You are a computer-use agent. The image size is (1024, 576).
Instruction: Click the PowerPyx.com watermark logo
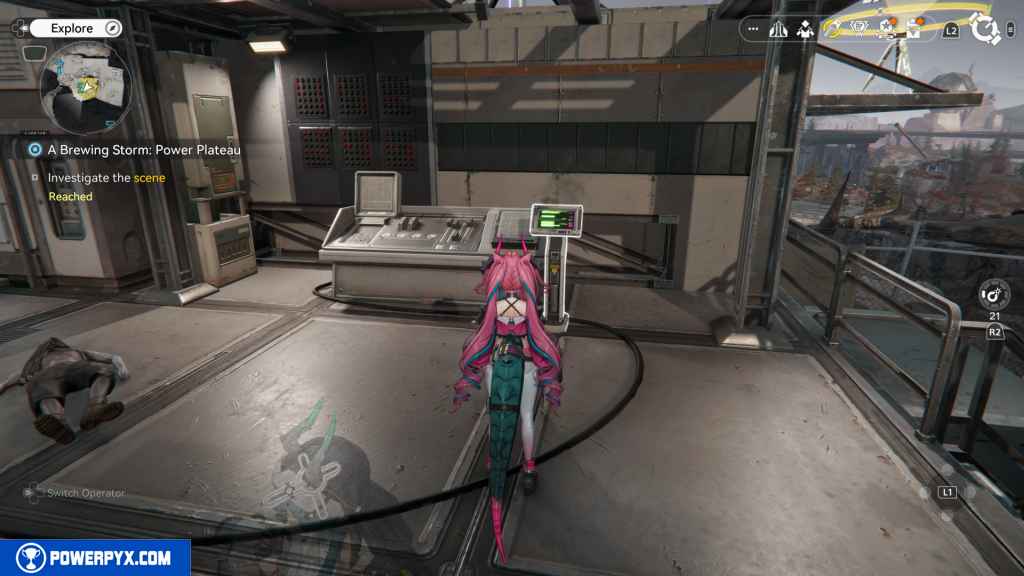click(x=95, y=558)
